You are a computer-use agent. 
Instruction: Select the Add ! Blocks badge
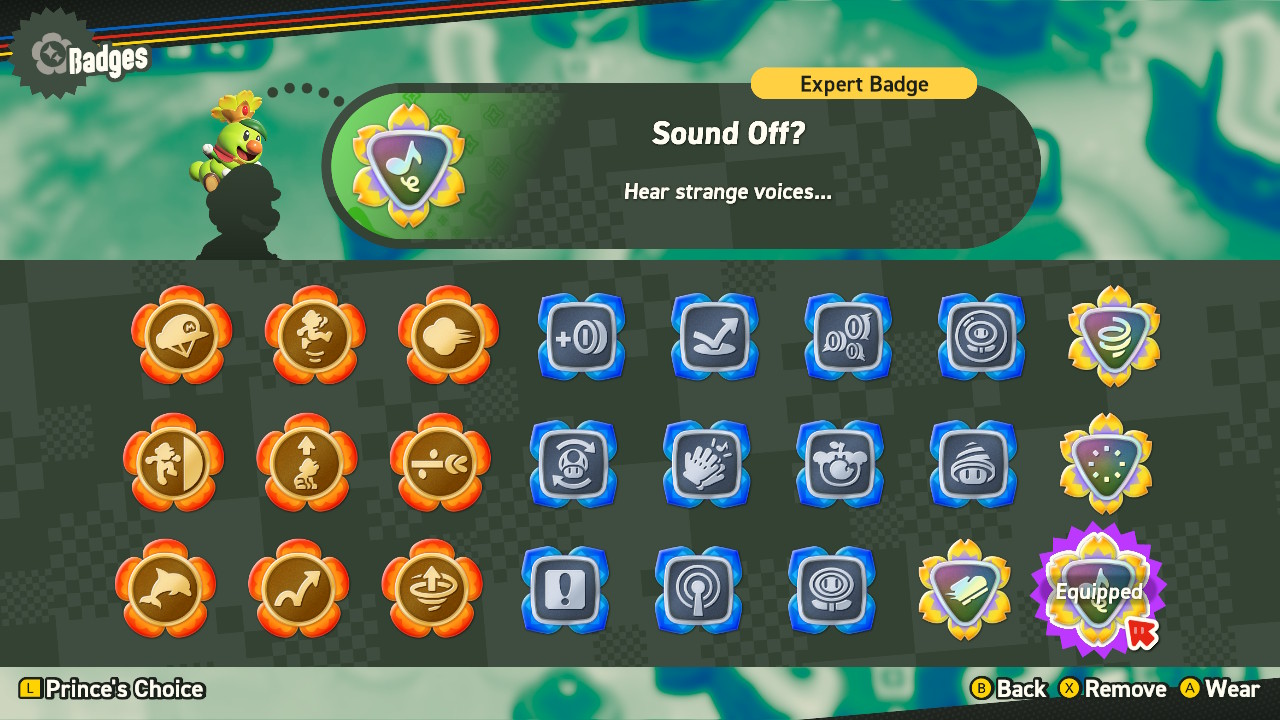565,592
